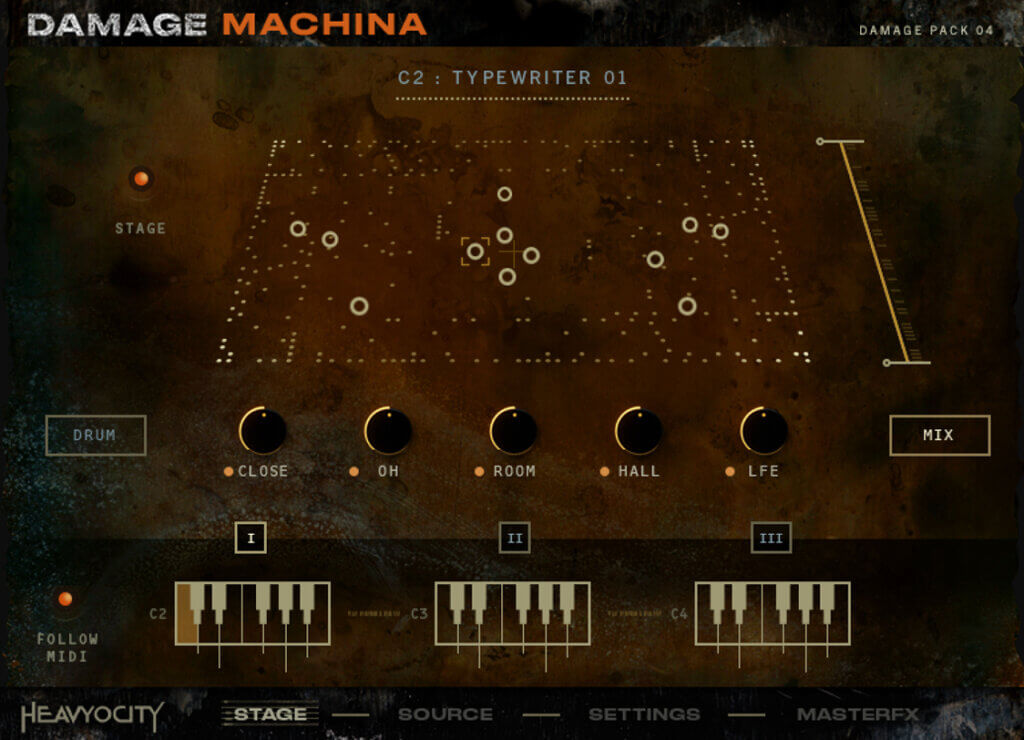1024x740 pixels.
Task: Choose keyboard range III button
Action: point(771,538)
